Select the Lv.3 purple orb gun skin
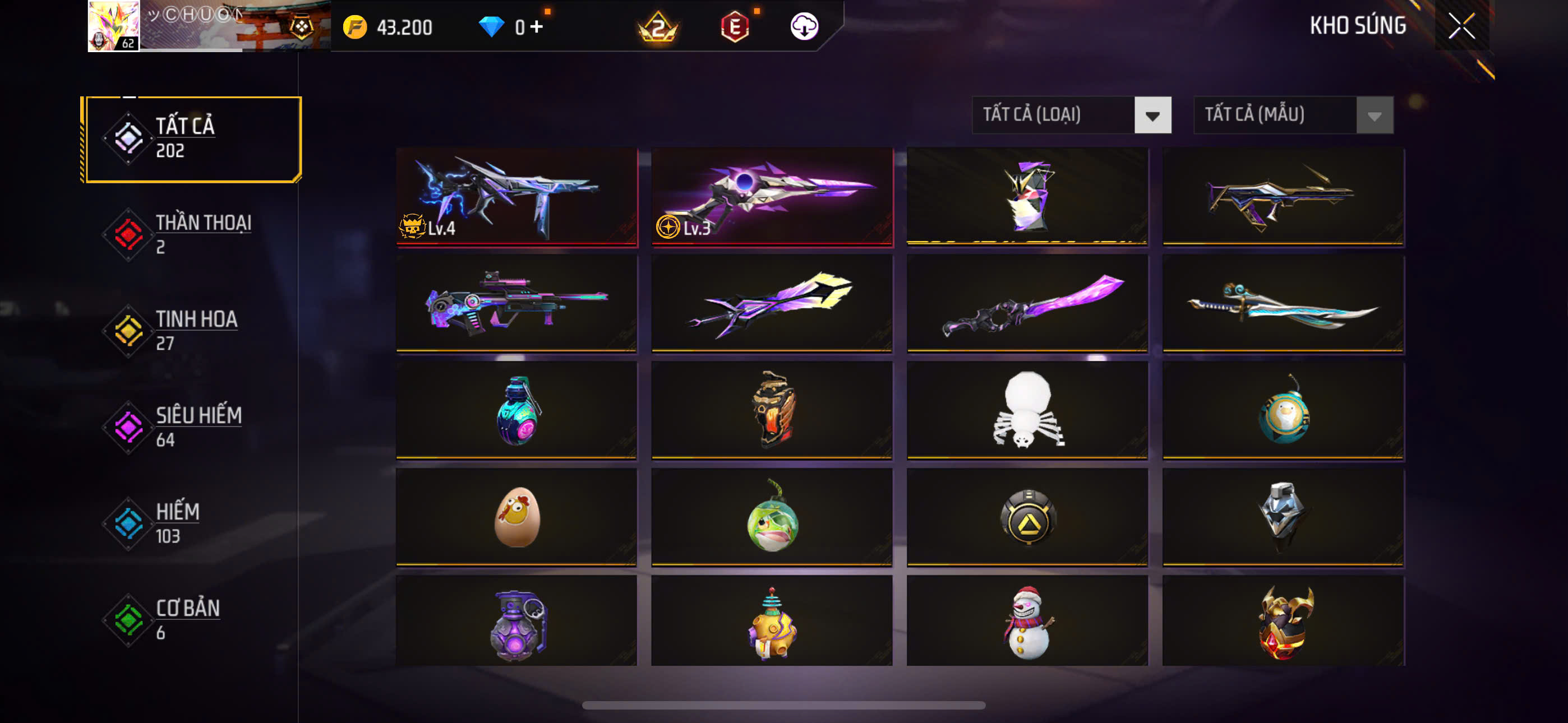 pyautogui.click(x=772, y=196)
